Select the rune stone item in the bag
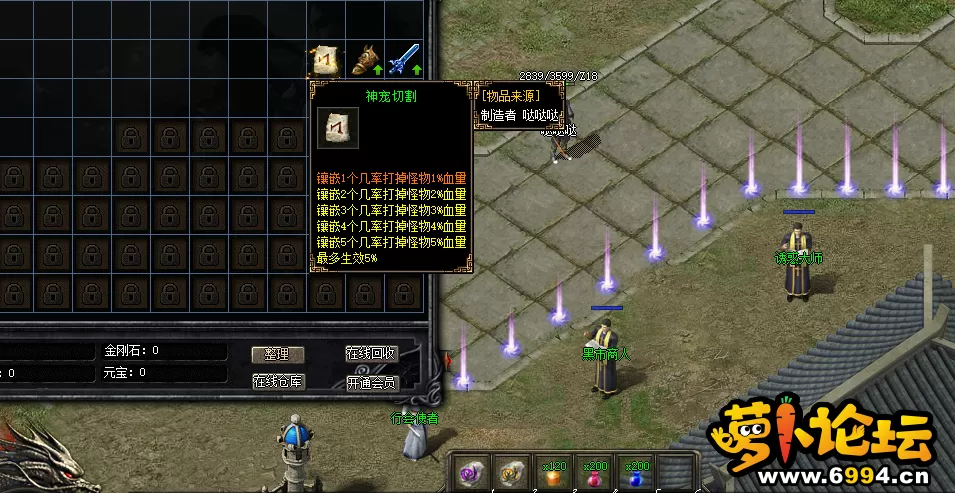This screenshot has width=955, height=493. tap(325, 61)
